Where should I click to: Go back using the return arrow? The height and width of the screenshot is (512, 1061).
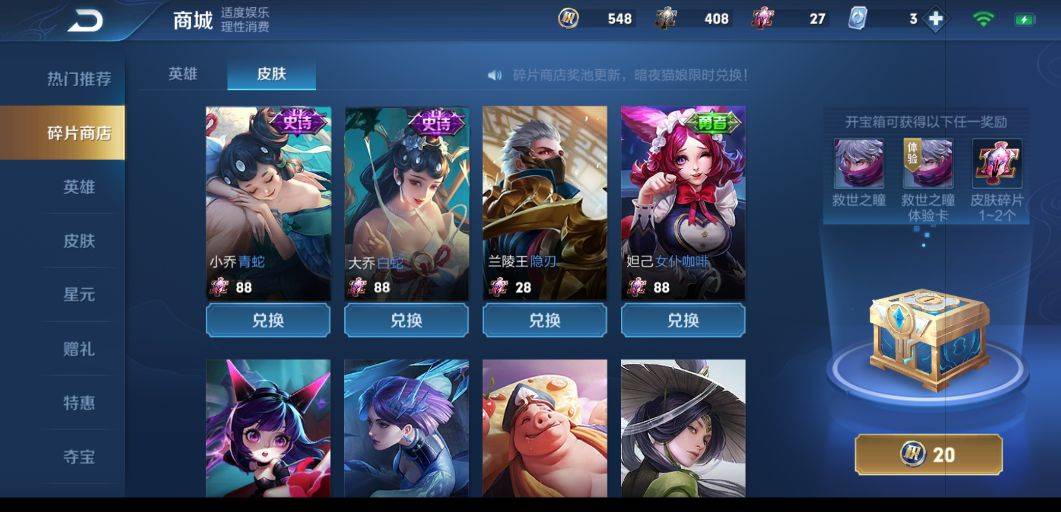85,20
